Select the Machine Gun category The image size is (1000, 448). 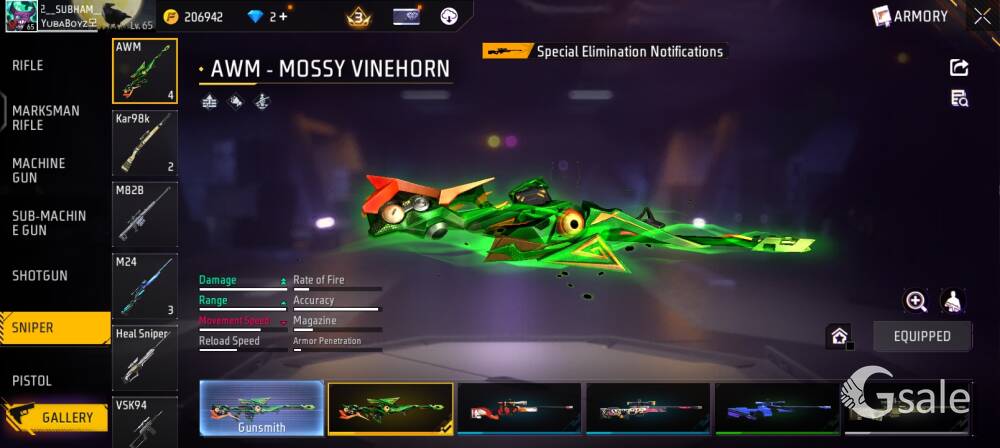(x=39, y=170)
